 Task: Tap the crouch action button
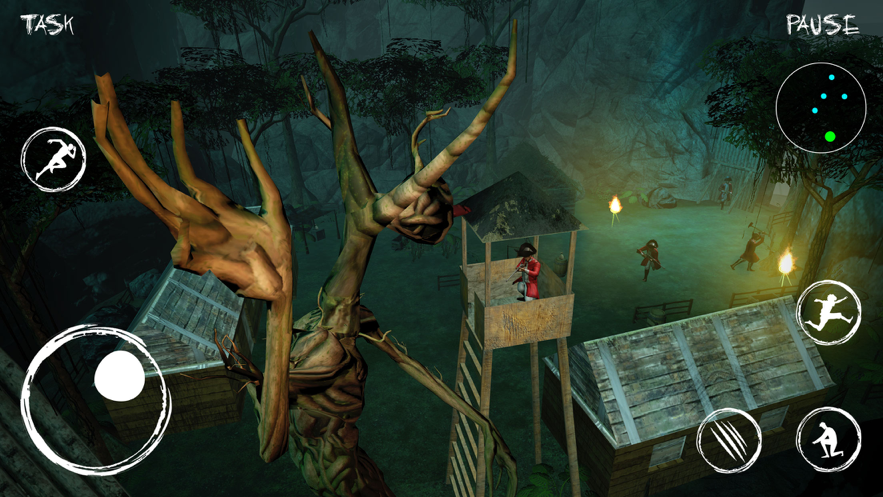[829, 439]
